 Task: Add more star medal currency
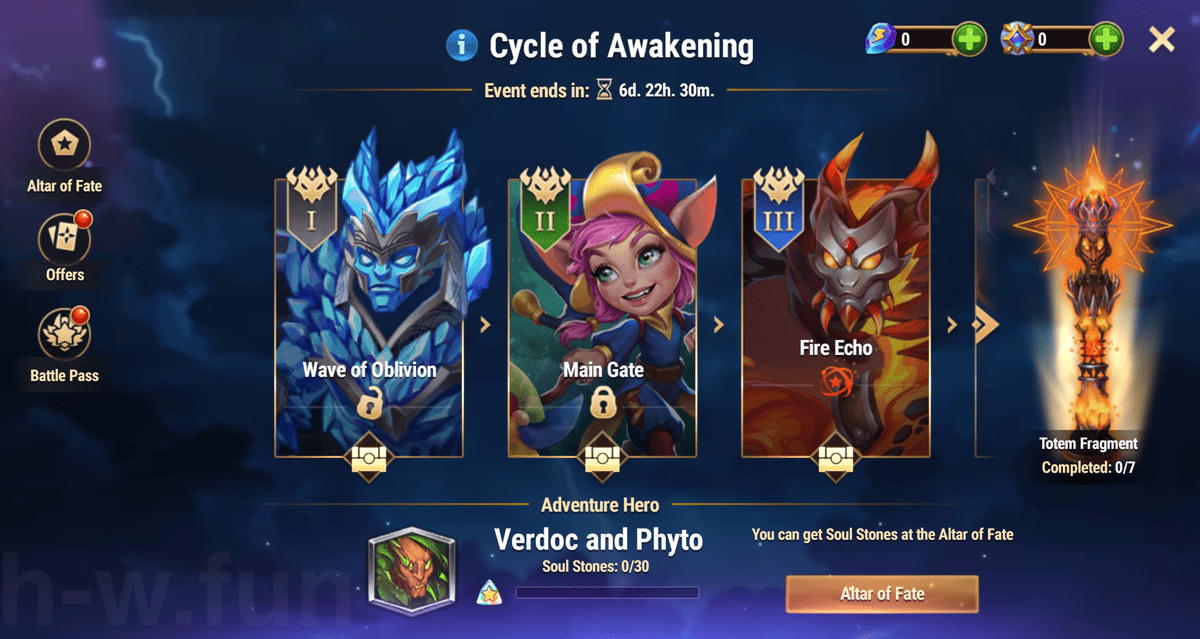(1105, 40)
